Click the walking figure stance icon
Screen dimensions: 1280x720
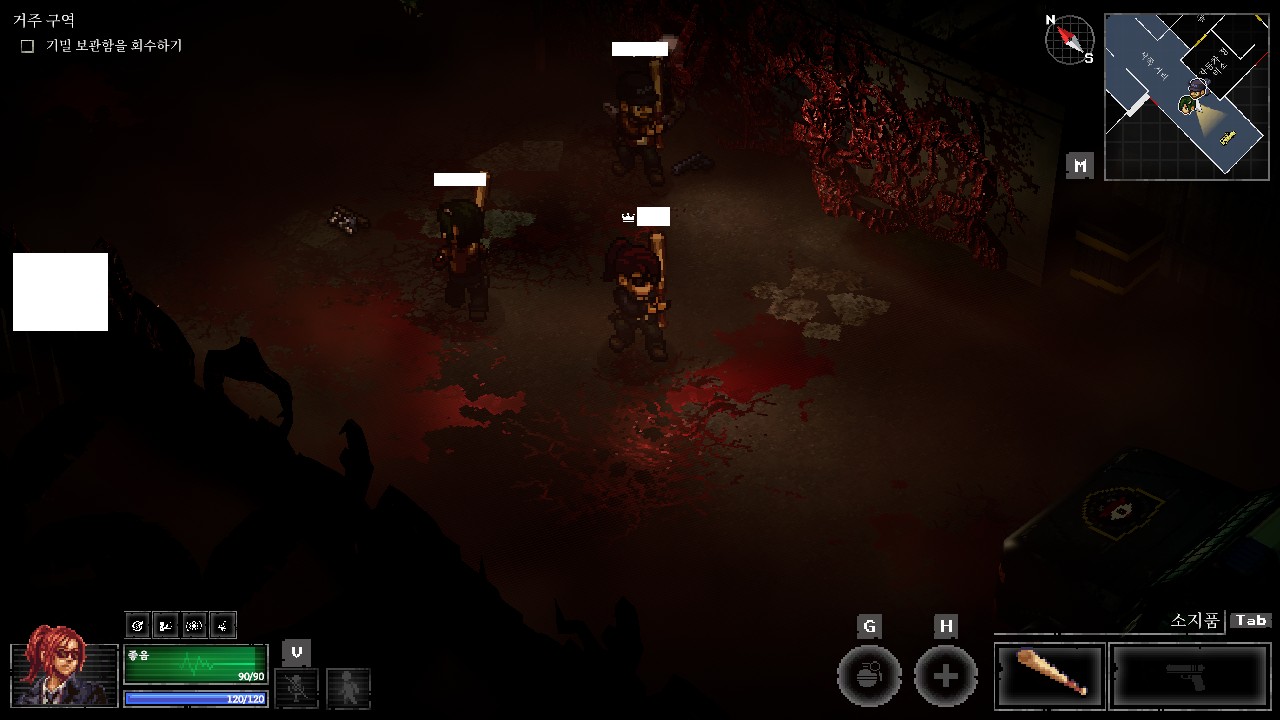tap(348, 687)
